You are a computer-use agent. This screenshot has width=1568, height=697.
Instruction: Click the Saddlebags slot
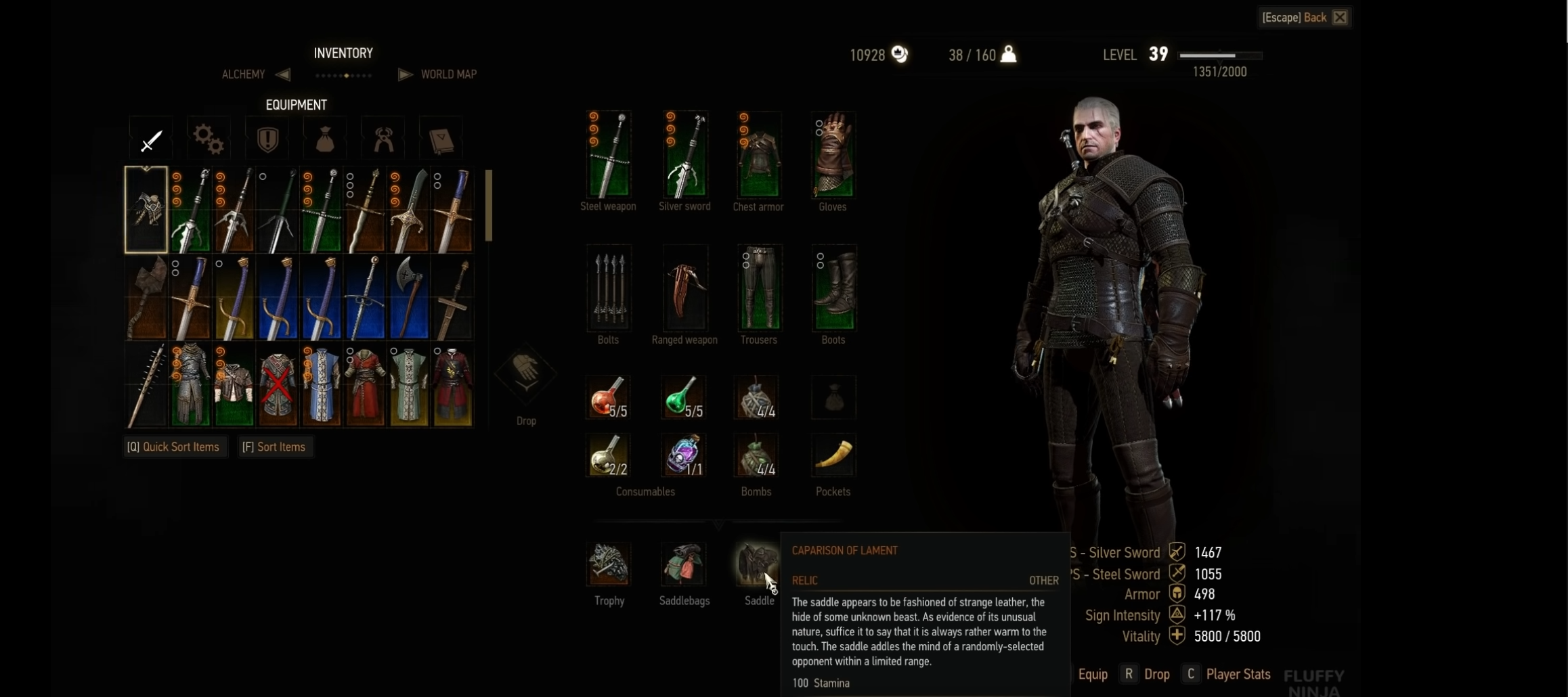(684, 565)
